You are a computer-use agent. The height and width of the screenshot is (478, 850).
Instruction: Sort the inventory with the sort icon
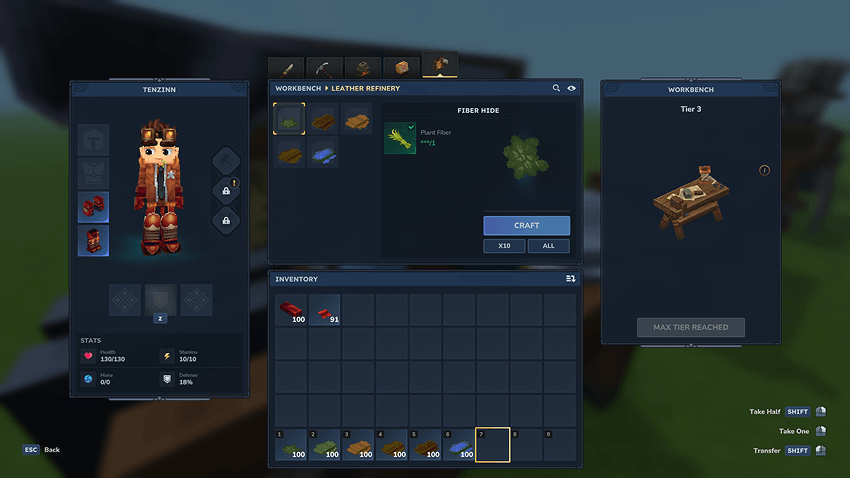(x=570, y=279)
